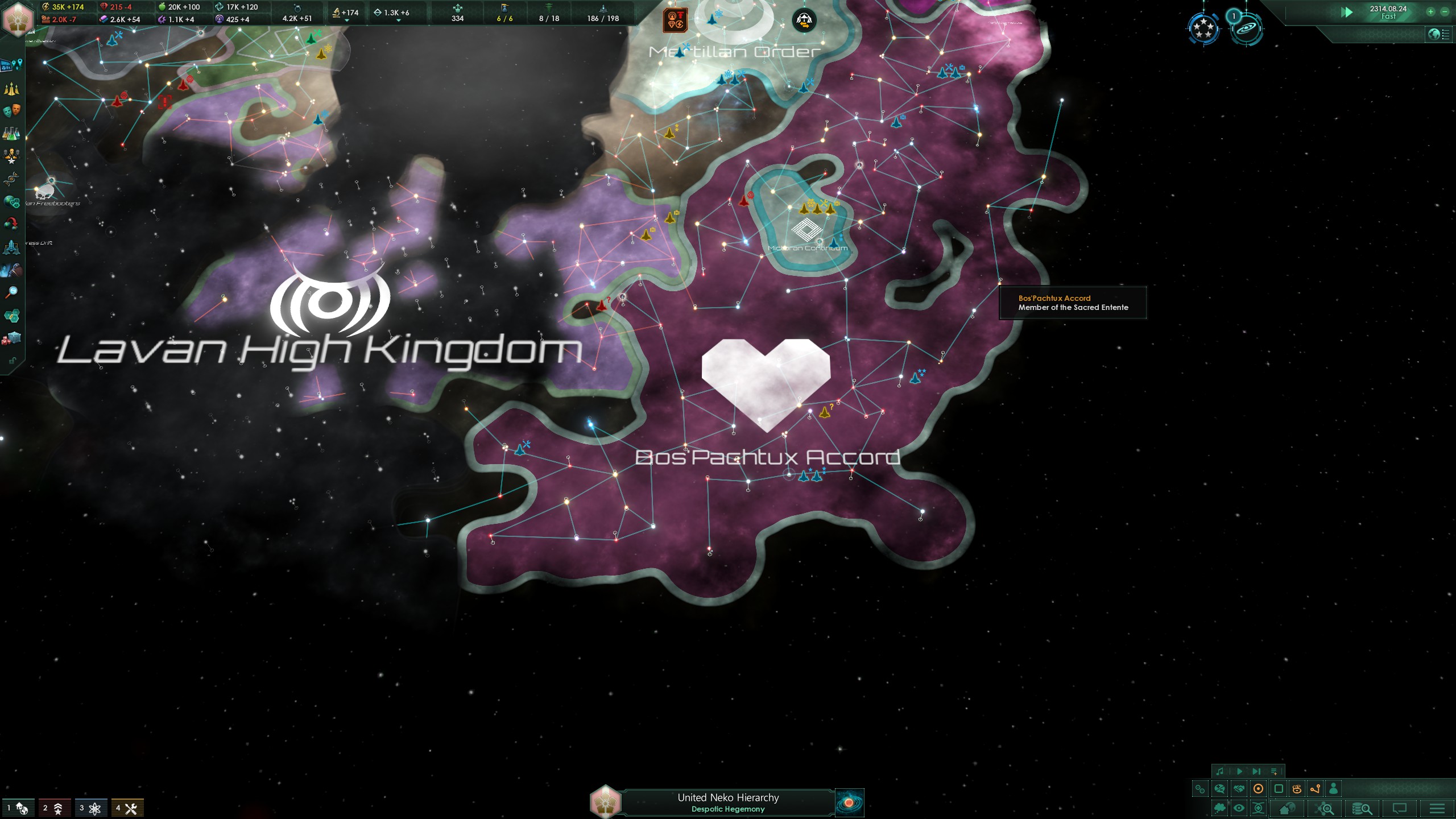
Task: Open the Galactic Community galaxy icon
Action: [x=1246, y=28]
